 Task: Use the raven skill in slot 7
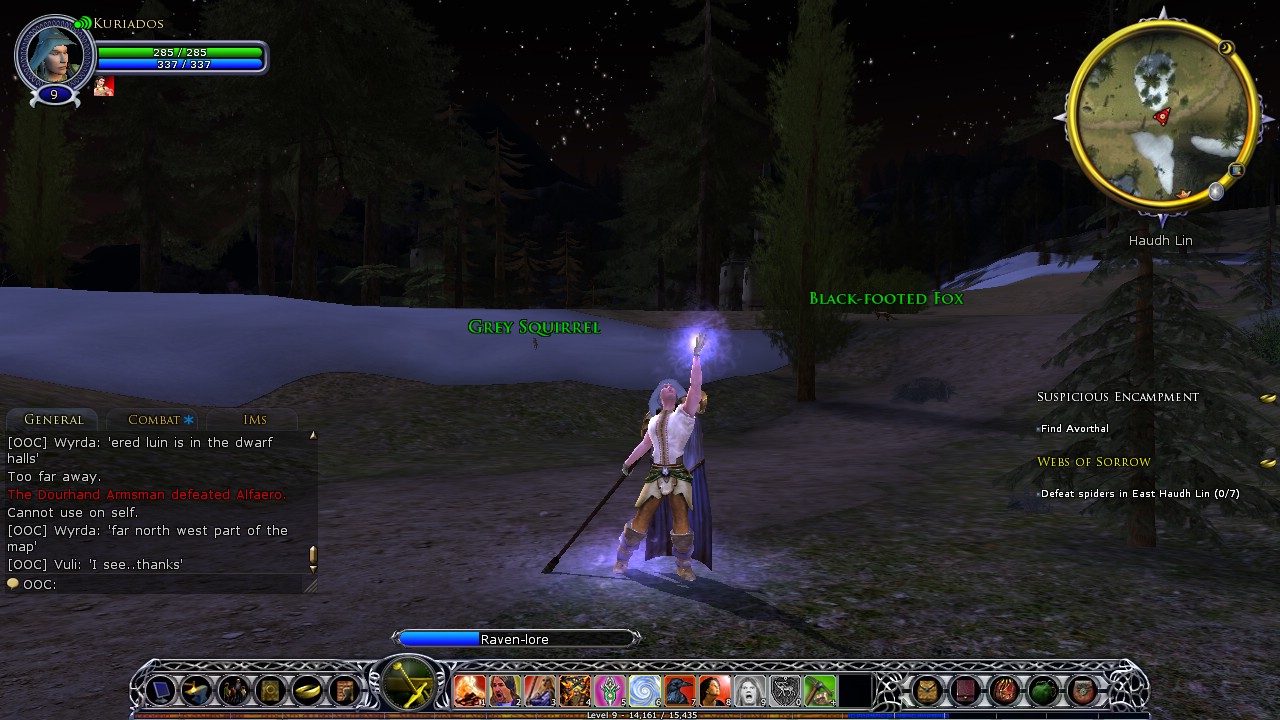click(679, 690)
